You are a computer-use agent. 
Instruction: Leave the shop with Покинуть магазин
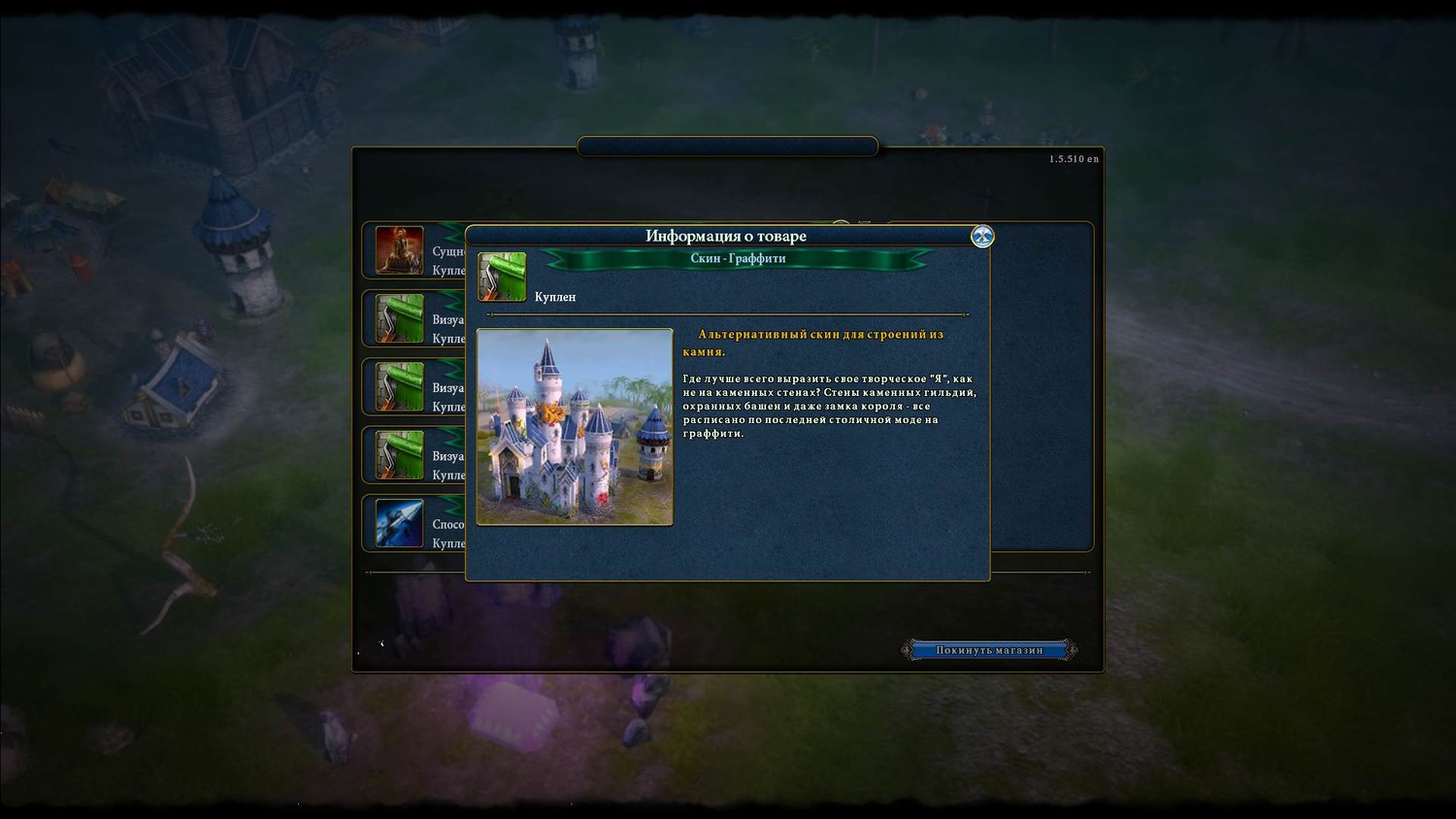pos(989,650)
